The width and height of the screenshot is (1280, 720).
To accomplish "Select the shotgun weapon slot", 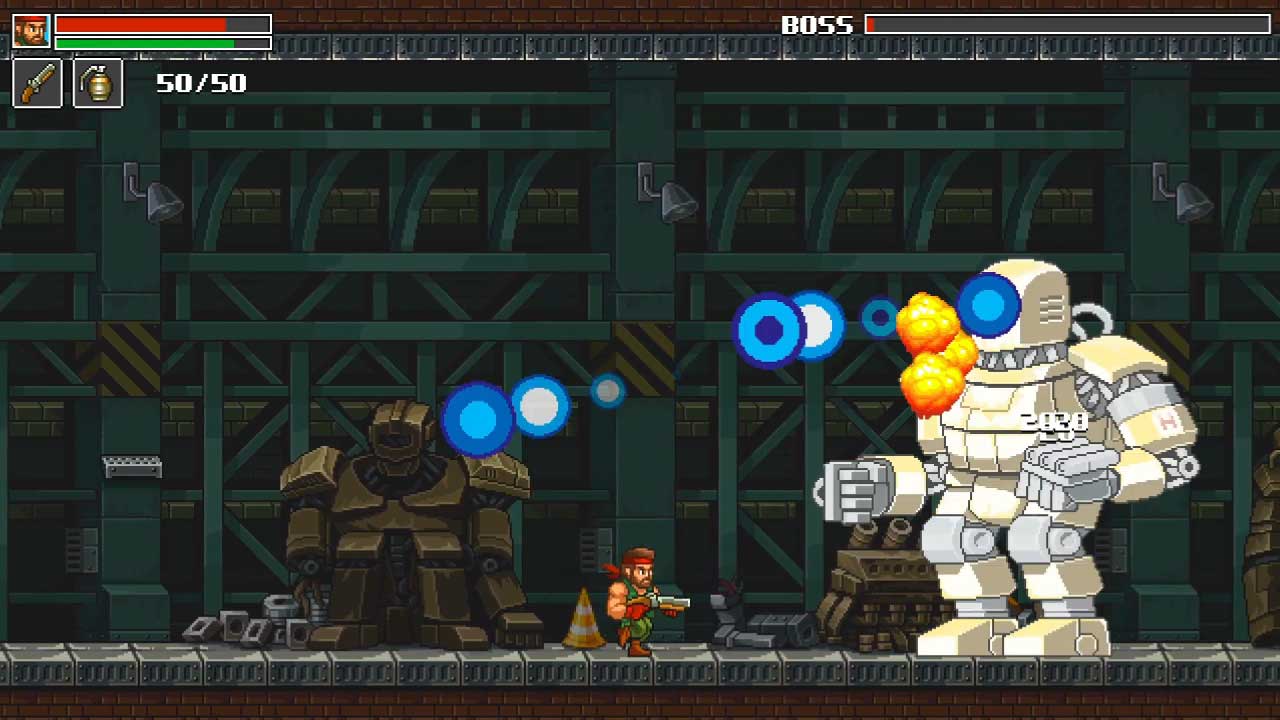I will (x=37, y=83).
